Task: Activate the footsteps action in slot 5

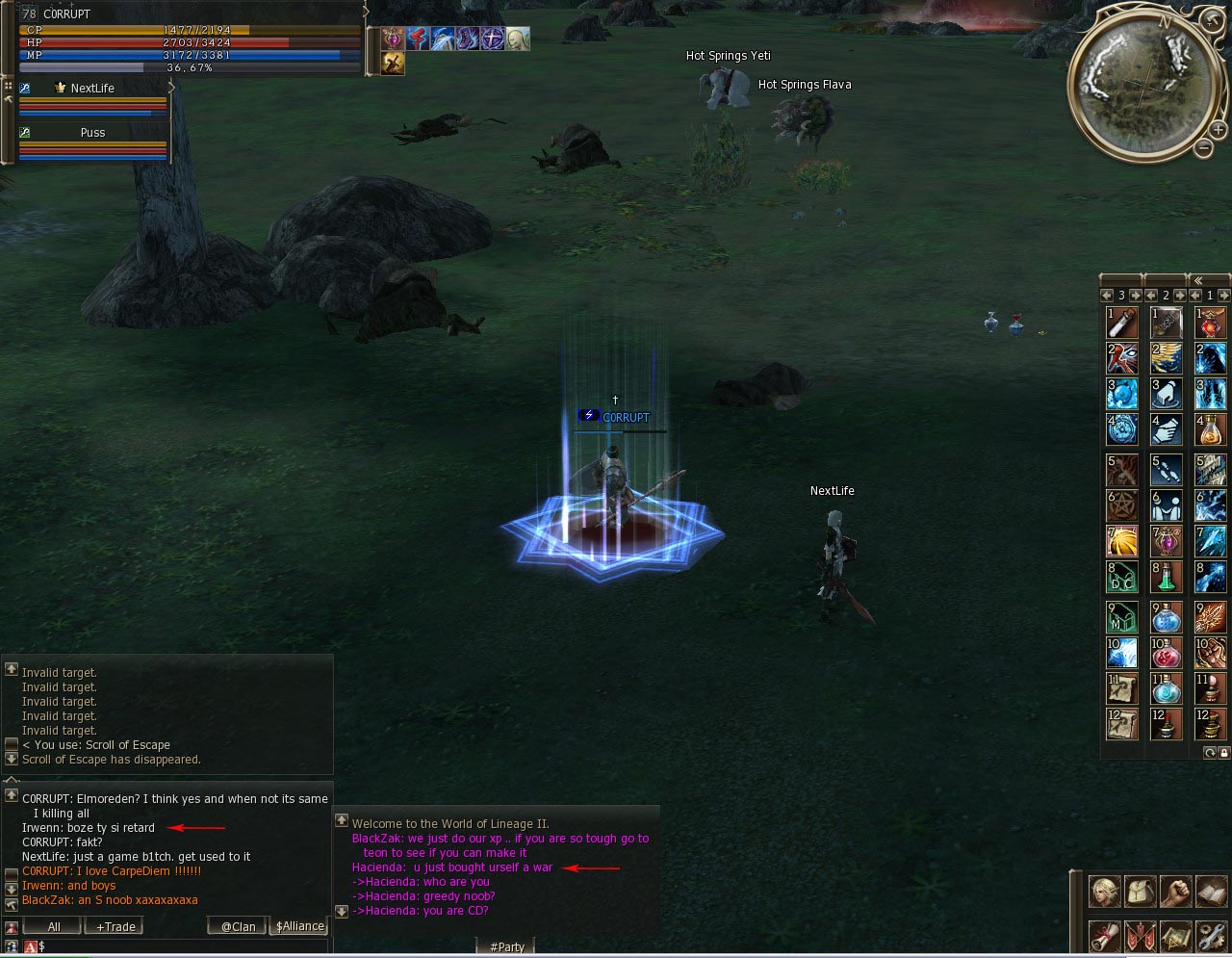Action: [1167, 470]
